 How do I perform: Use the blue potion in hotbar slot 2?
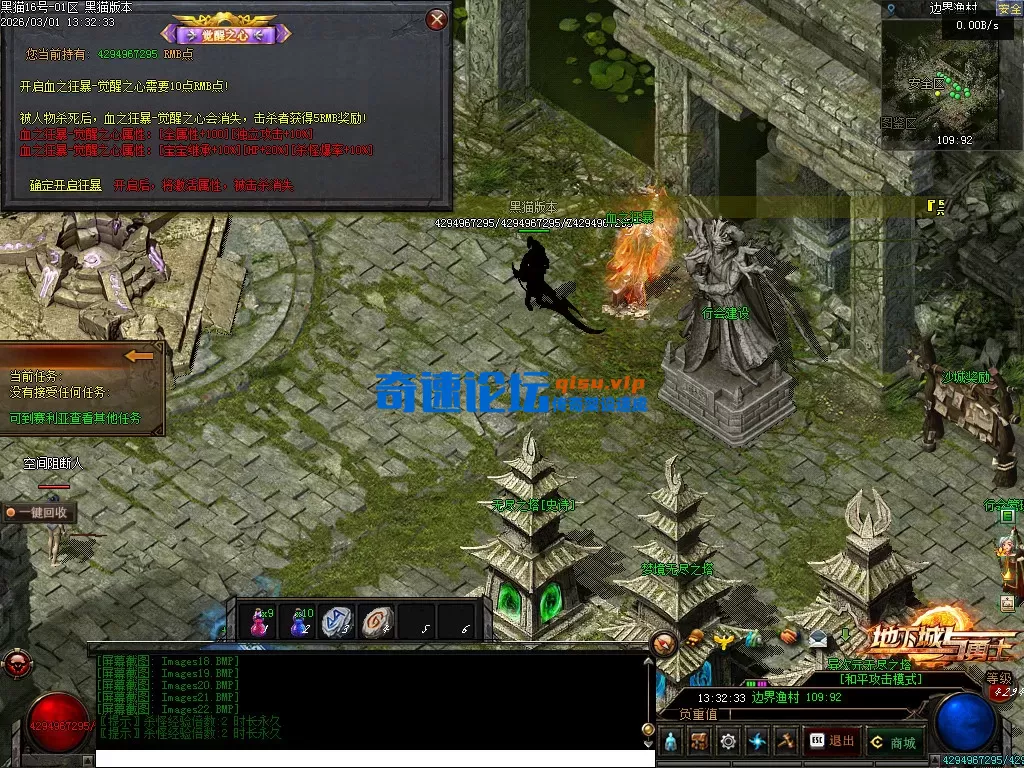pyautogui.click(x=300, y=621)
